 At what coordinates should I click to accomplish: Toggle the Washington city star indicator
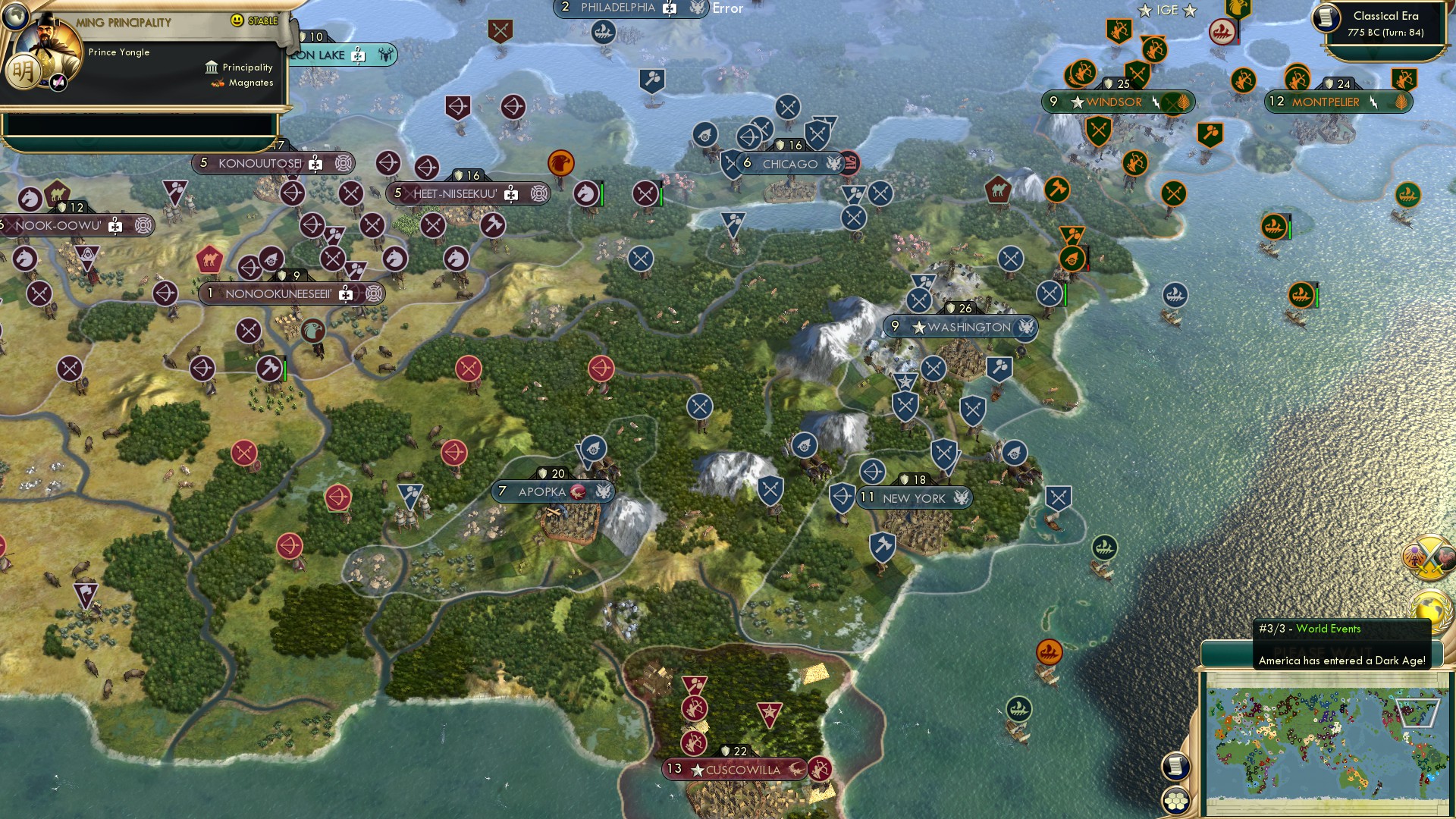[x=918, y=328]
